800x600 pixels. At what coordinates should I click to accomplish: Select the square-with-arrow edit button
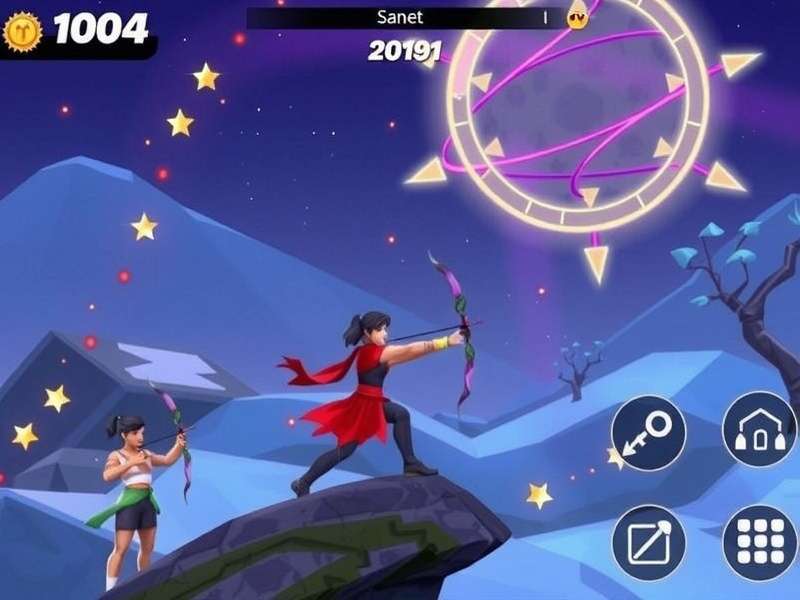click(x=648, y=542)
